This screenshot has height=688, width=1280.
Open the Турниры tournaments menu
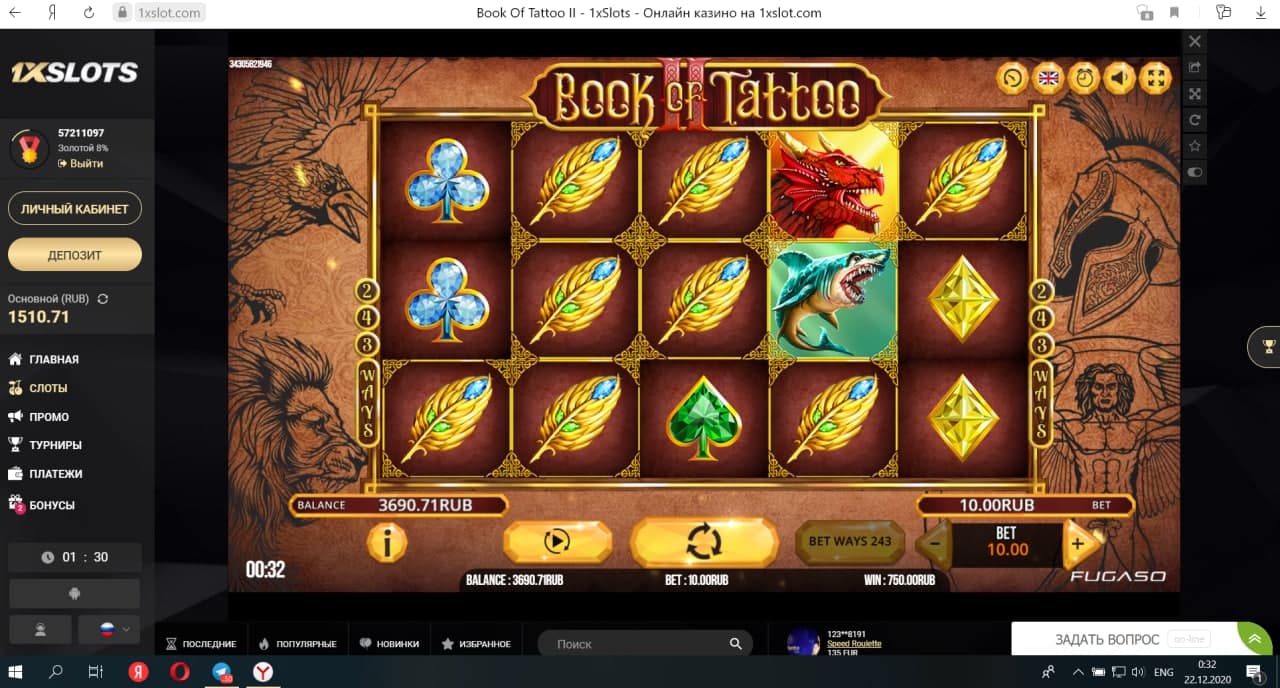pyautogui.click(x=55, y=445)
